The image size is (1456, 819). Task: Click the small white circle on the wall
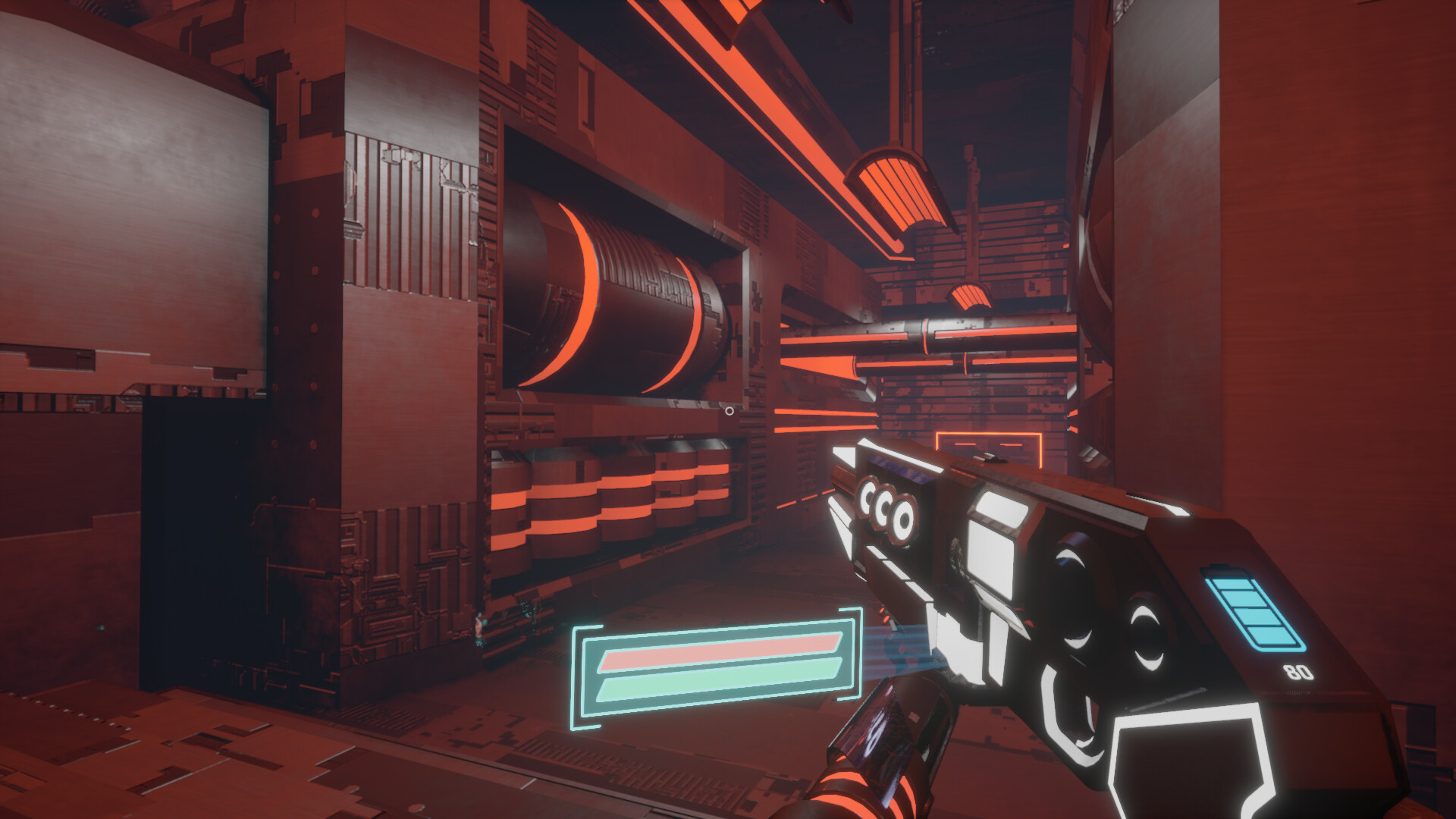coord(730,409)
